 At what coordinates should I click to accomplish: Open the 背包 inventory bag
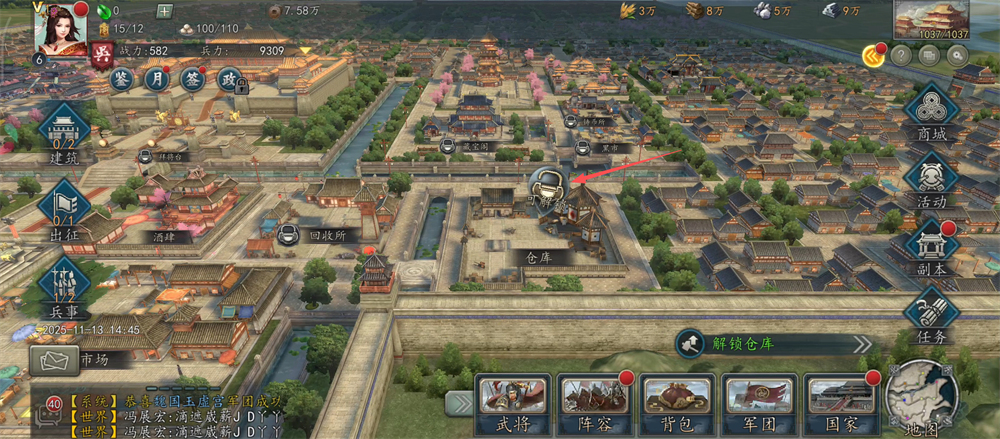click(x=677, y=403)
